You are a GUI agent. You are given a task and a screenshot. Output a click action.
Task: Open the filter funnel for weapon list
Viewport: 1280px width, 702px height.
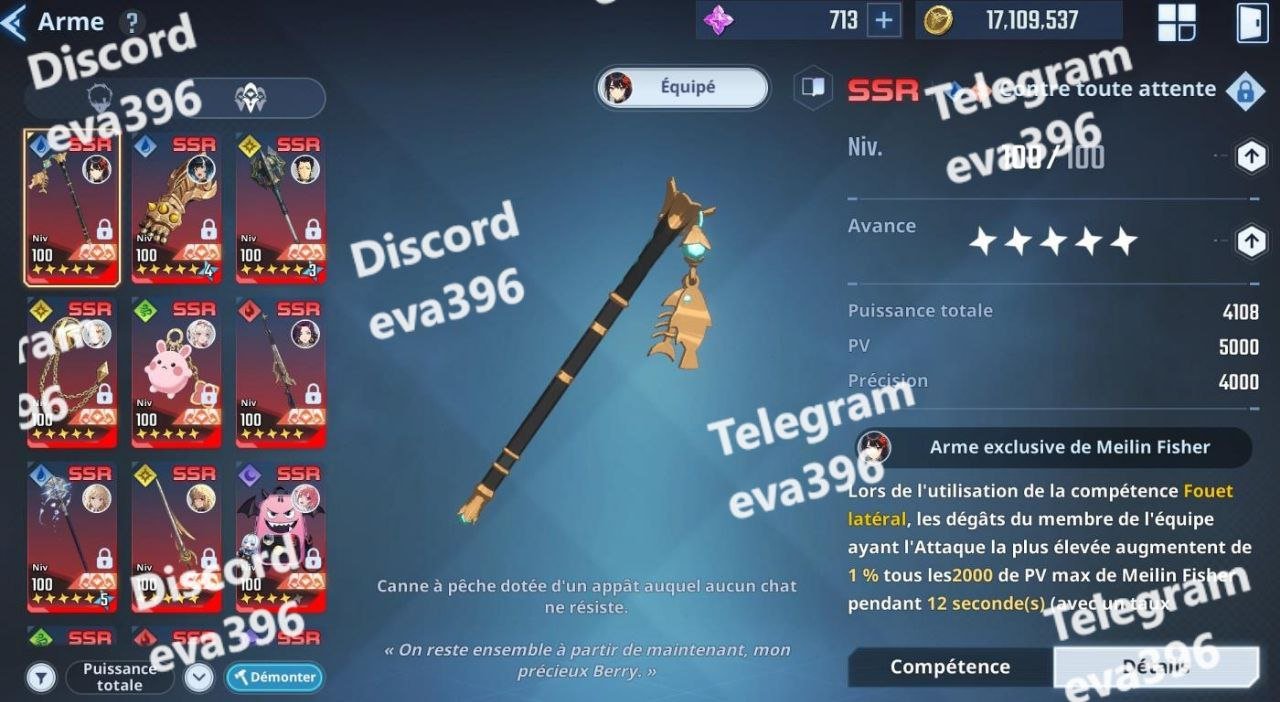[x=41, y=677]
